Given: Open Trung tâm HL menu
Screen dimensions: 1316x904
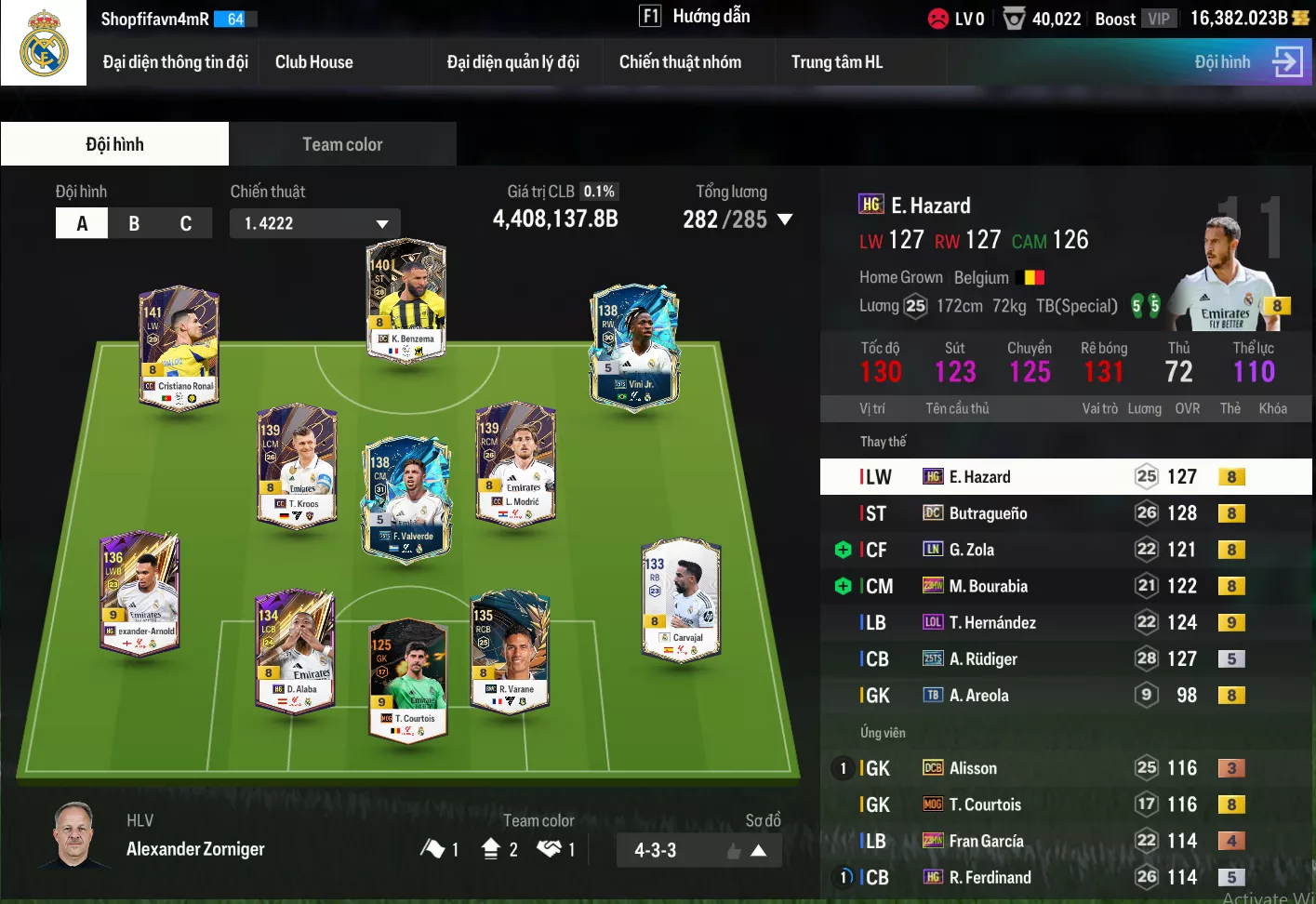Looking at the screenshot, I should [836, 62].
